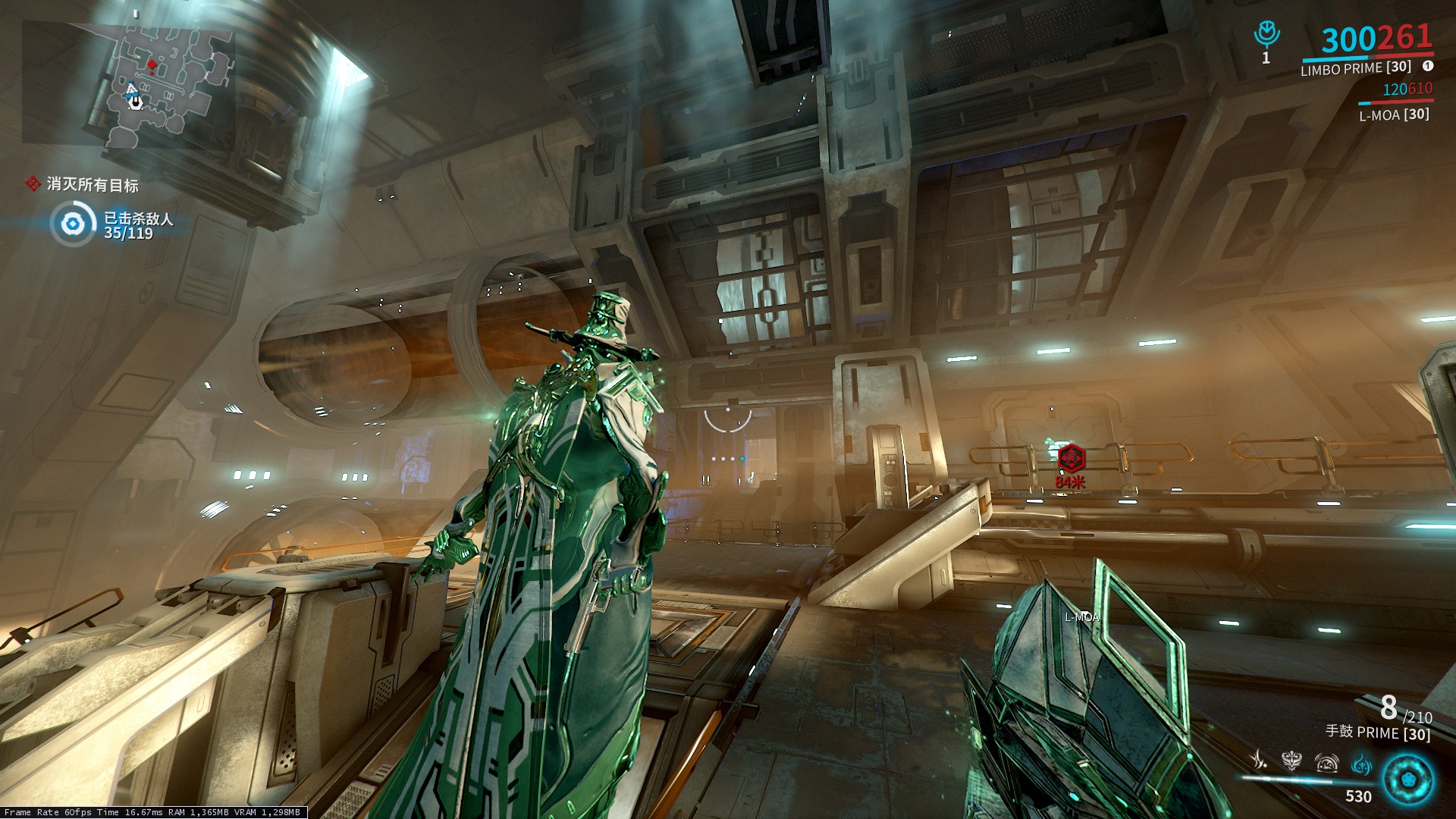Screen dimensions: 1456x819
Task: Click the minimap in the corner
Action: [x=127, y=83]
